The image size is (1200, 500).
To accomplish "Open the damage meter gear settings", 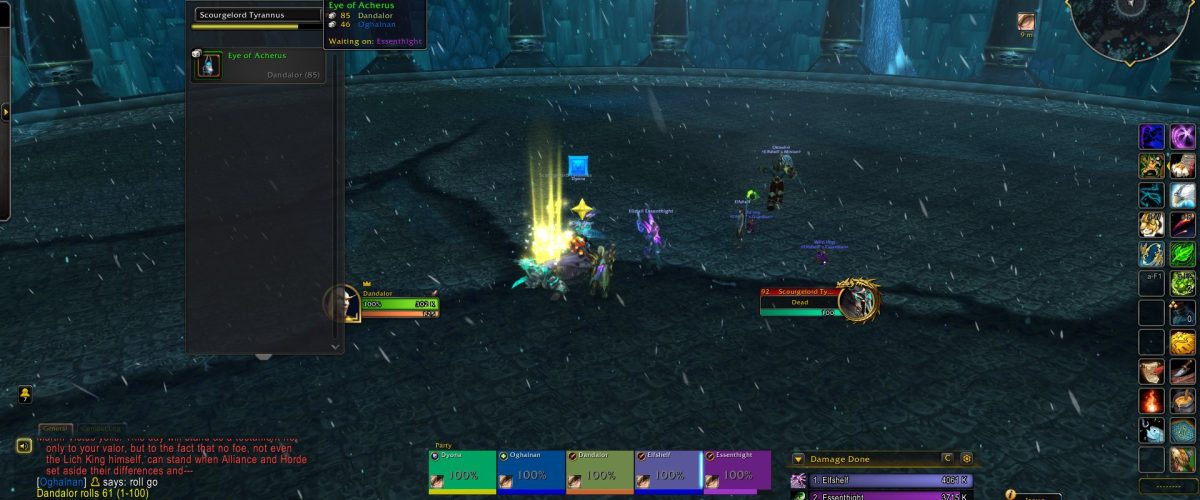I will tap(967, 459).
